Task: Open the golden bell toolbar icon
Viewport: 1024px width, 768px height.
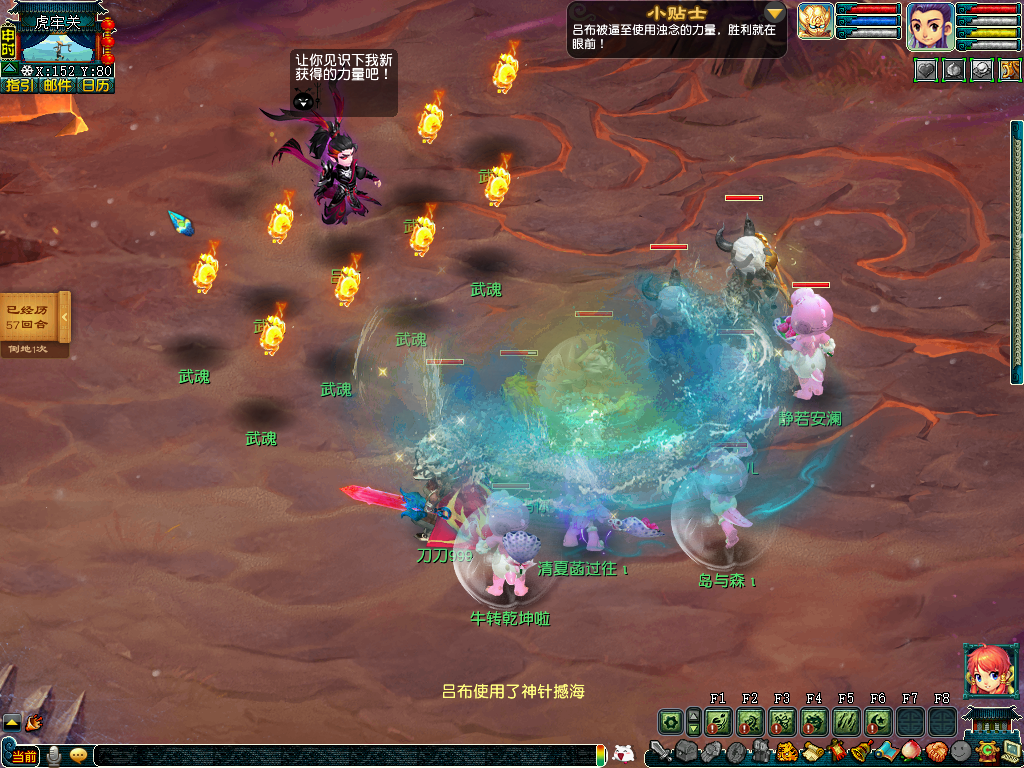Action: pyautogui.click(x=860, y=751)
